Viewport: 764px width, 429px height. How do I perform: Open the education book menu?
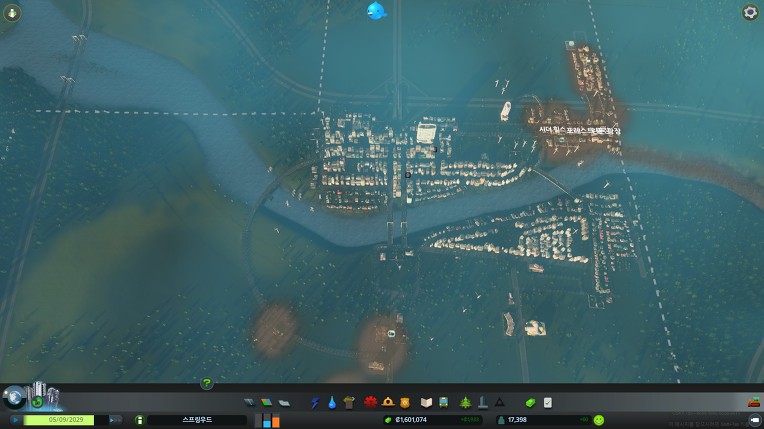pos(426,402)
